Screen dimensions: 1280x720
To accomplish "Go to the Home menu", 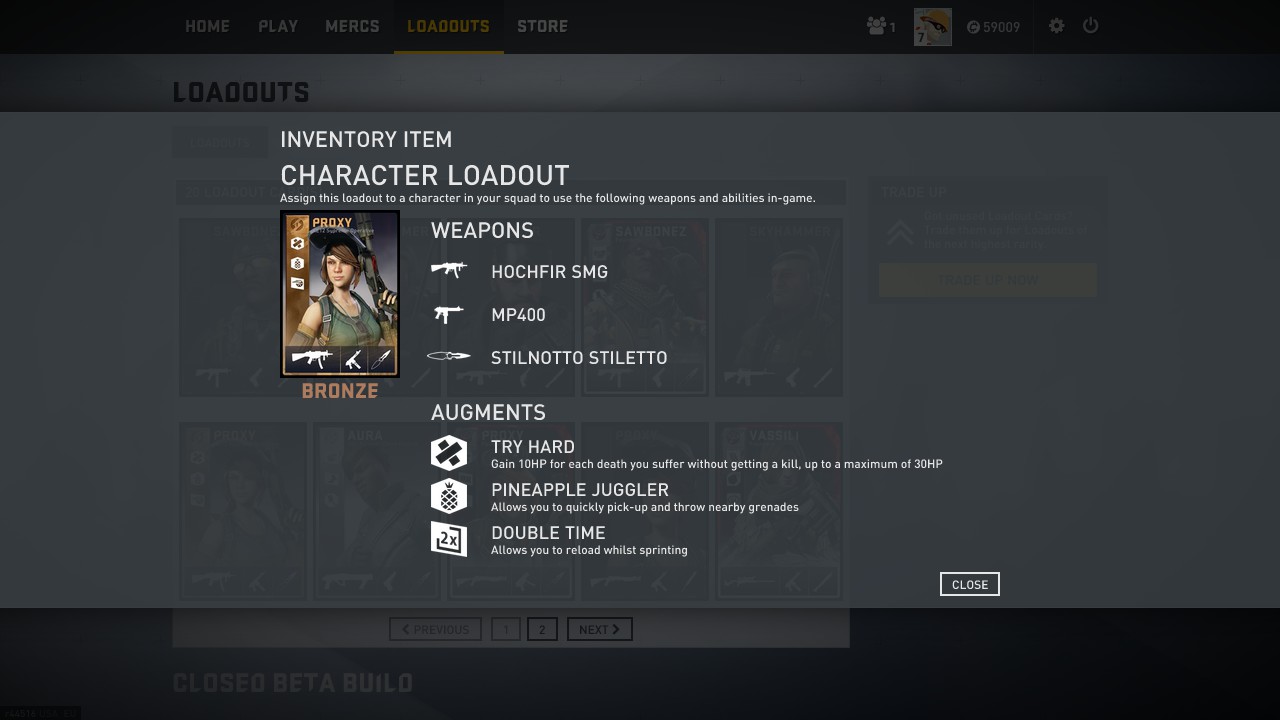I will click(x=207, y=27).
